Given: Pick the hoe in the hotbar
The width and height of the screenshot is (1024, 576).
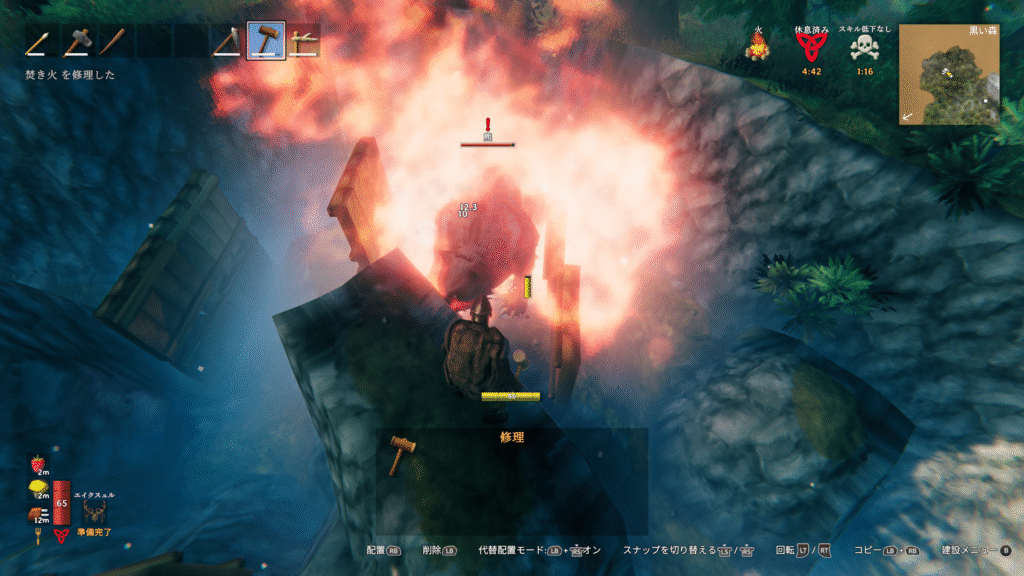Looking at the screenshot, I should click(302, 42).
